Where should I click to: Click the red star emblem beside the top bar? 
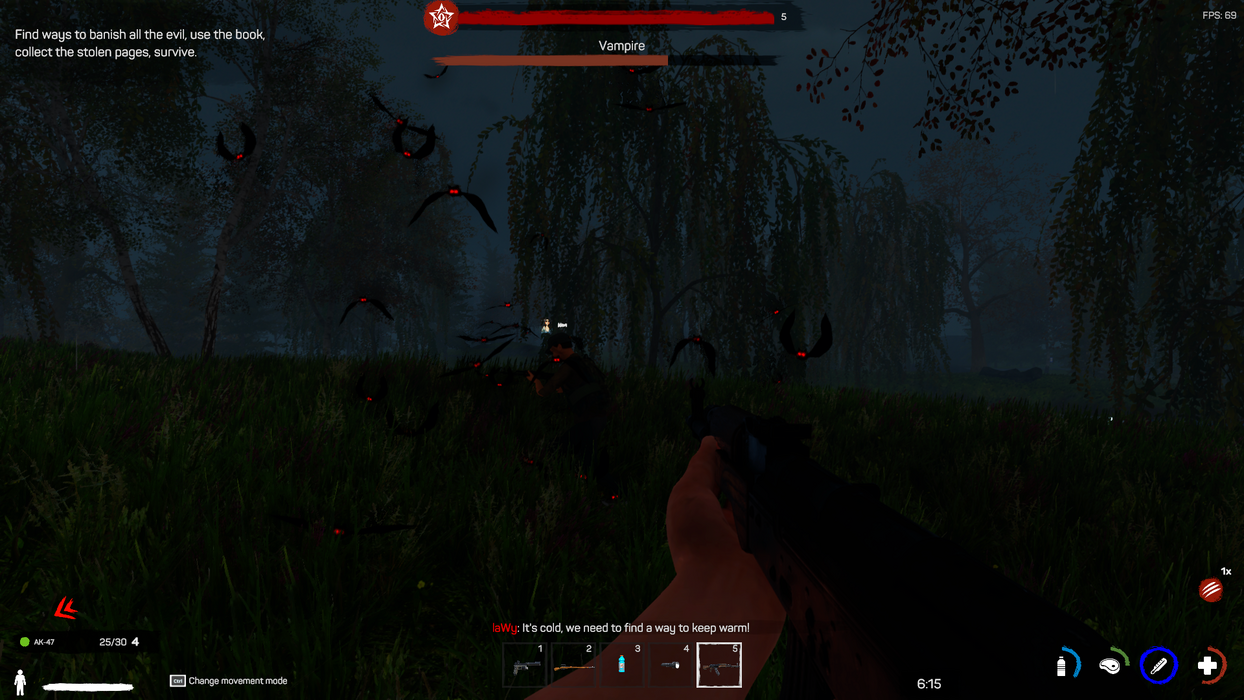(x=441, y=17)
